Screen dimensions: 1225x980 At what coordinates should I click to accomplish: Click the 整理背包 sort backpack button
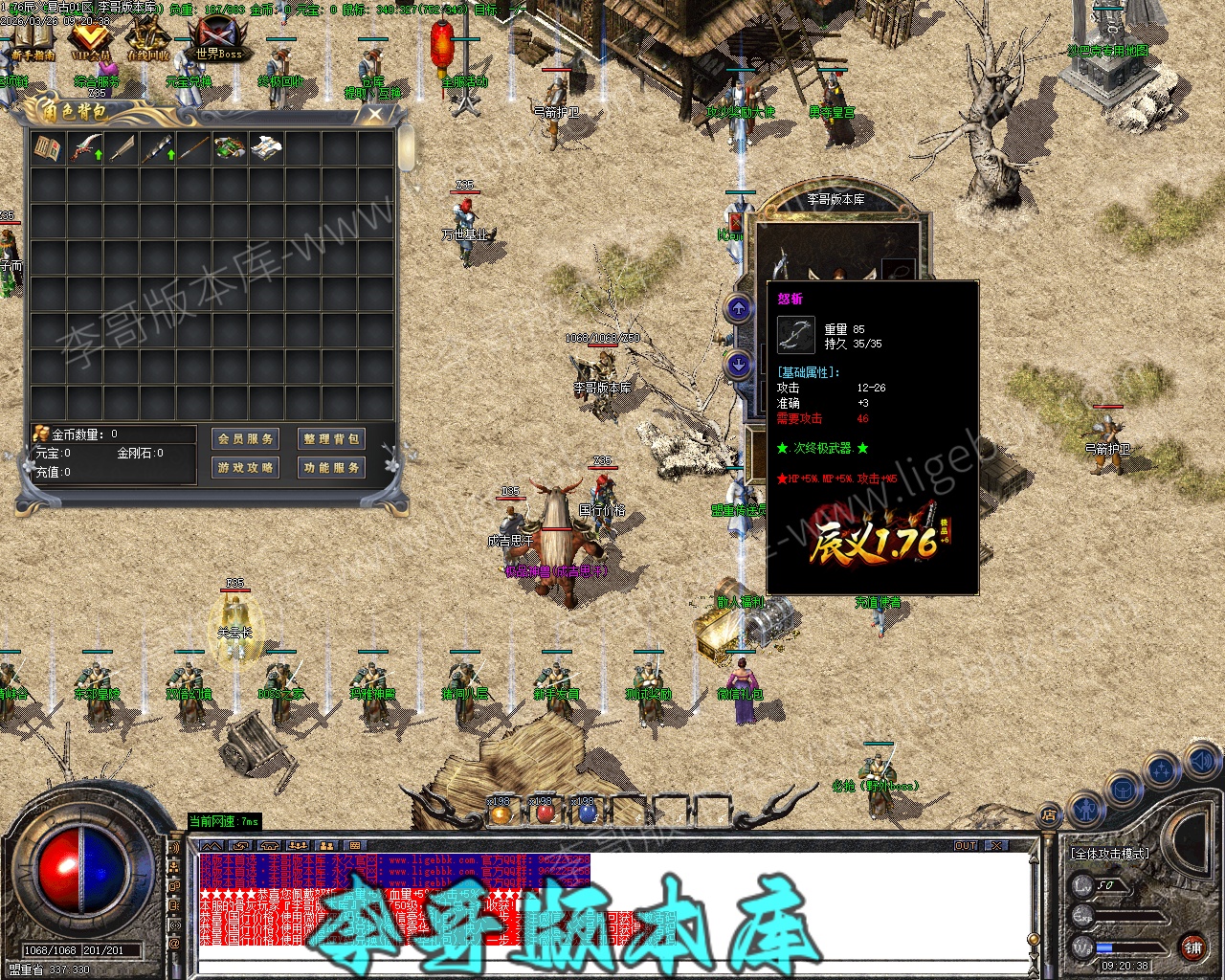tap(331, 438)
